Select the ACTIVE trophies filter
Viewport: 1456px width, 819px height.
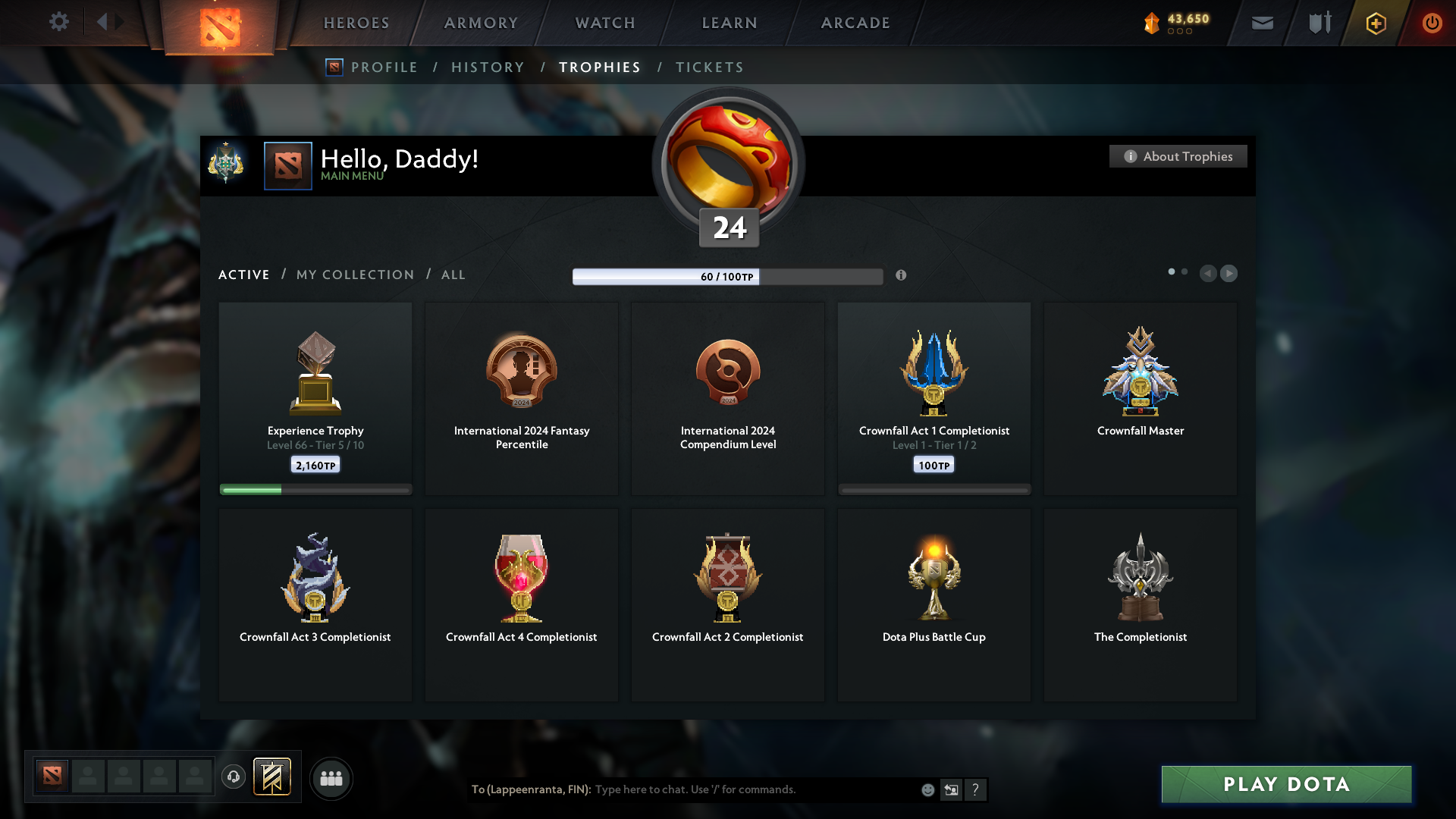click(x=243, y=275)
